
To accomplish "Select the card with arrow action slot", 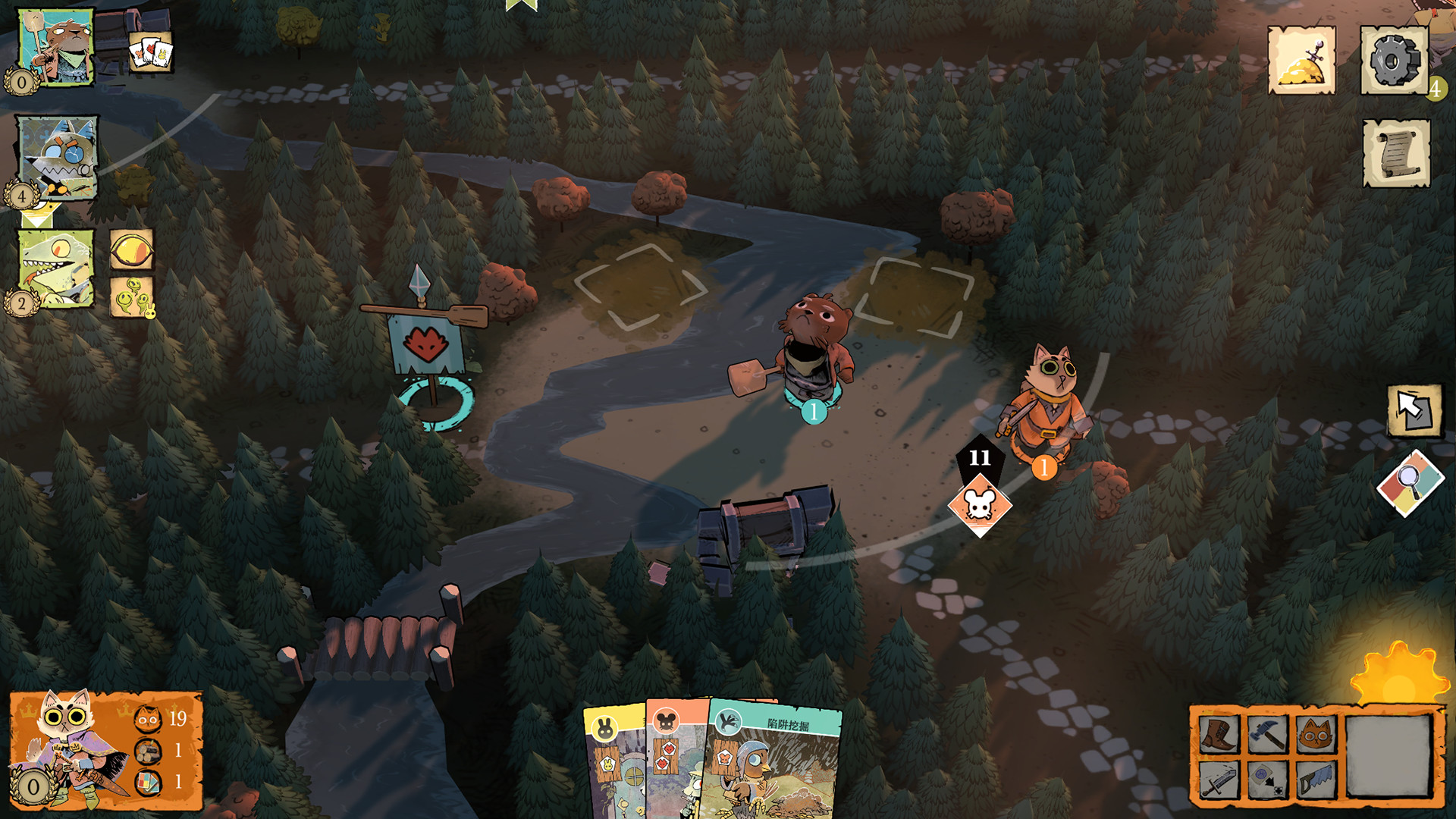I will [1267, 780].
